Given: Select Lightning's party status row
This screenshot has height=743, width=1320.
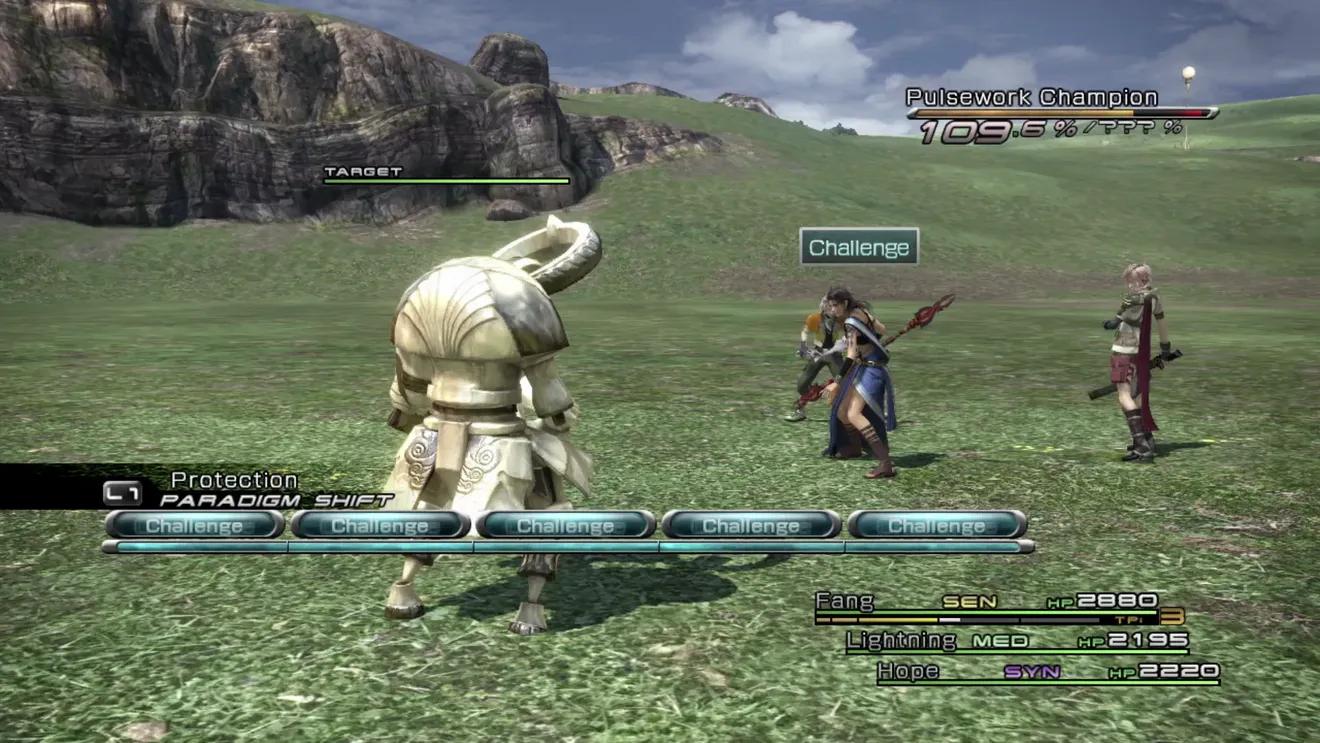Looking at the screenshot, I should pyautogui.click(x=1017, y=641).
